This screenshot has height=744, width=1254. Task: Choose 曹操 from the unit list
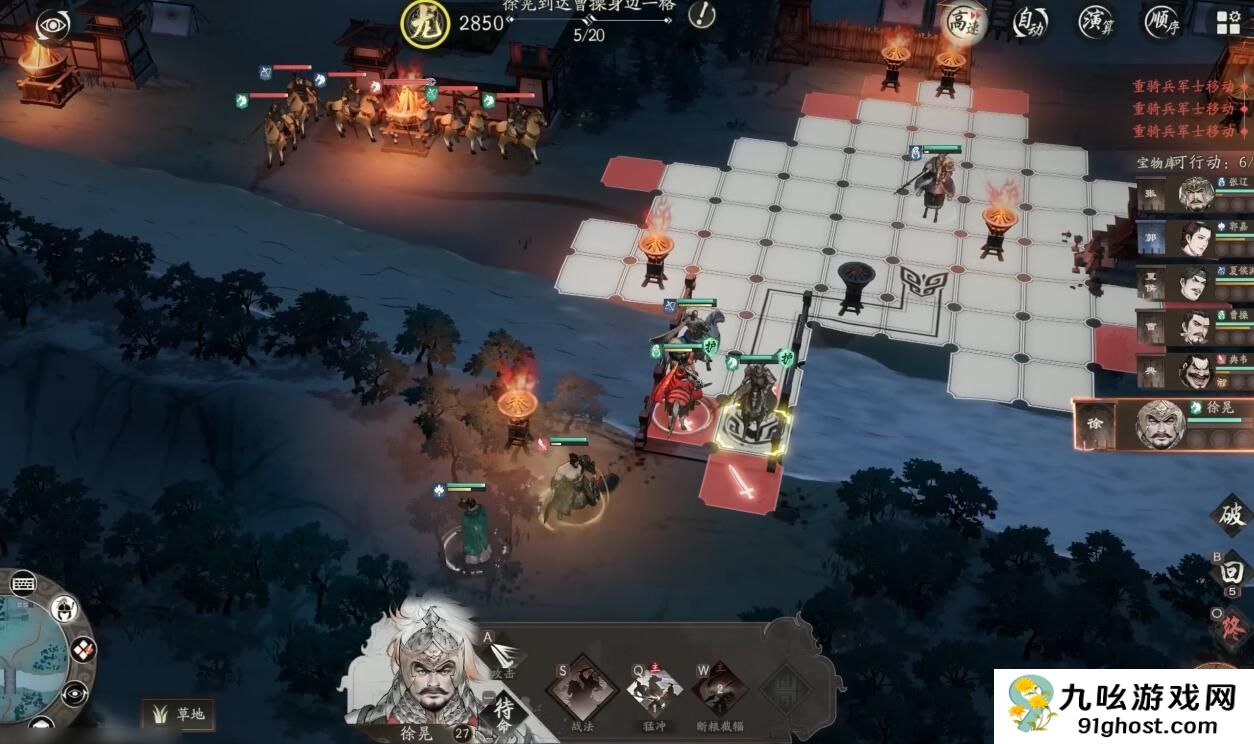(x=1195, y=327)
